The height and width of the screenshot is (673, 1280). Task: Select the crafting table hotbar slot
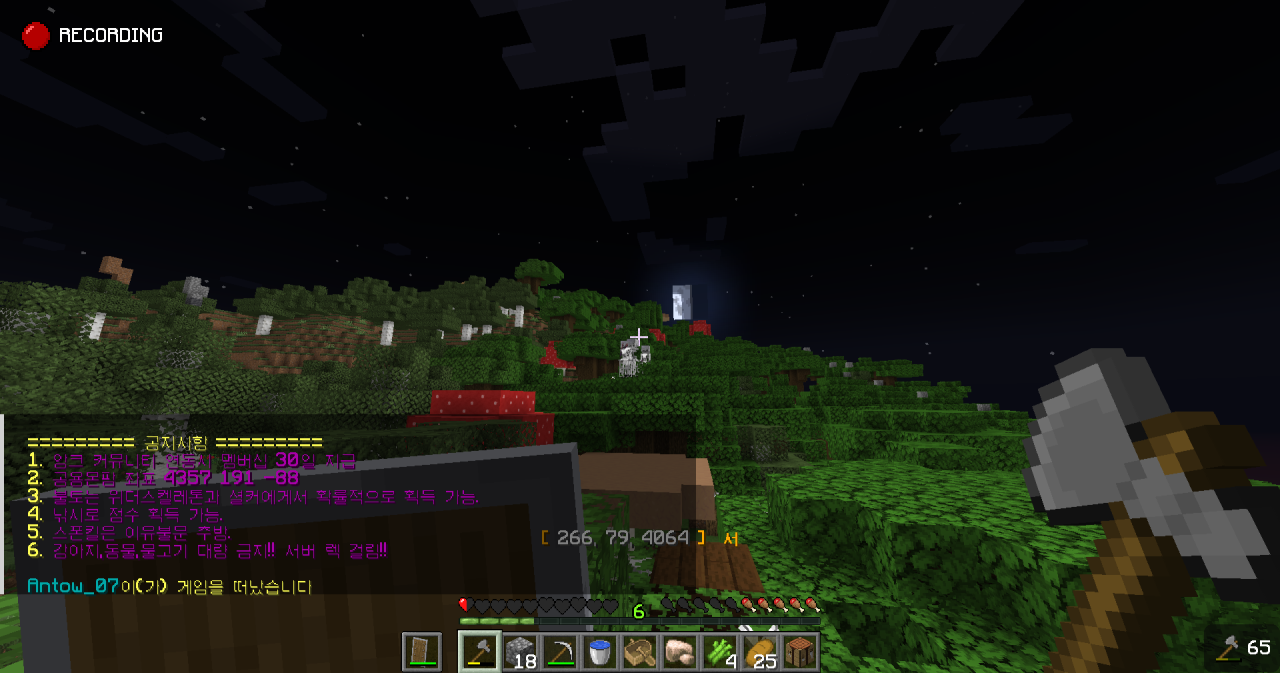800,652
